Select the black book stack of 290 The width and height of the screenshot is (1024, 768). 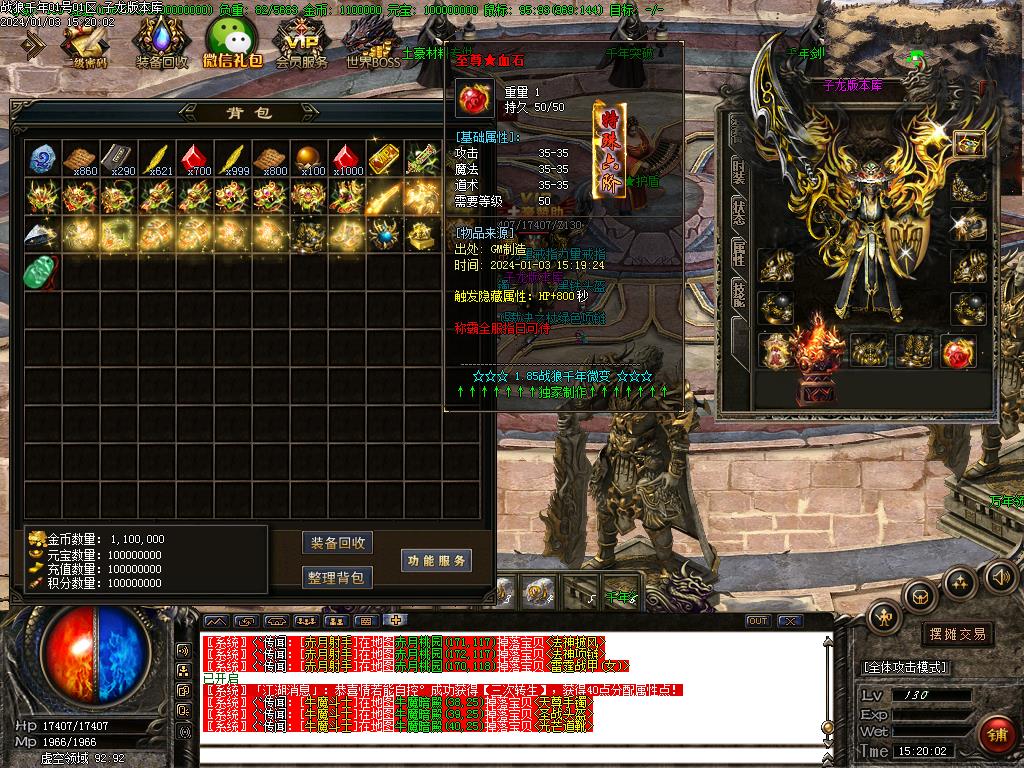pyautogui.click(x=117, y=159)
